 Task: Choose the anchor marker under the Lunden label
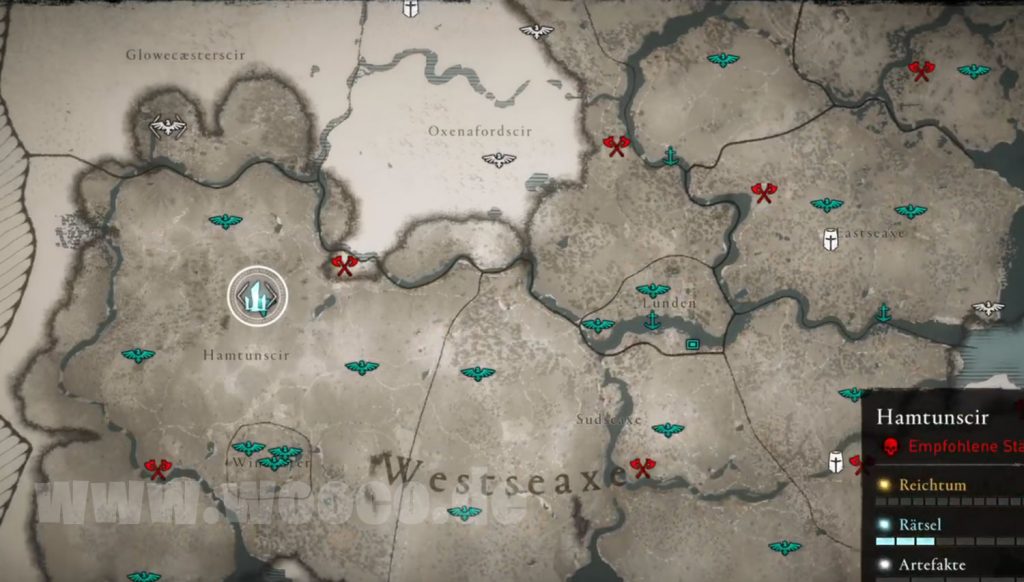point(652,320)
